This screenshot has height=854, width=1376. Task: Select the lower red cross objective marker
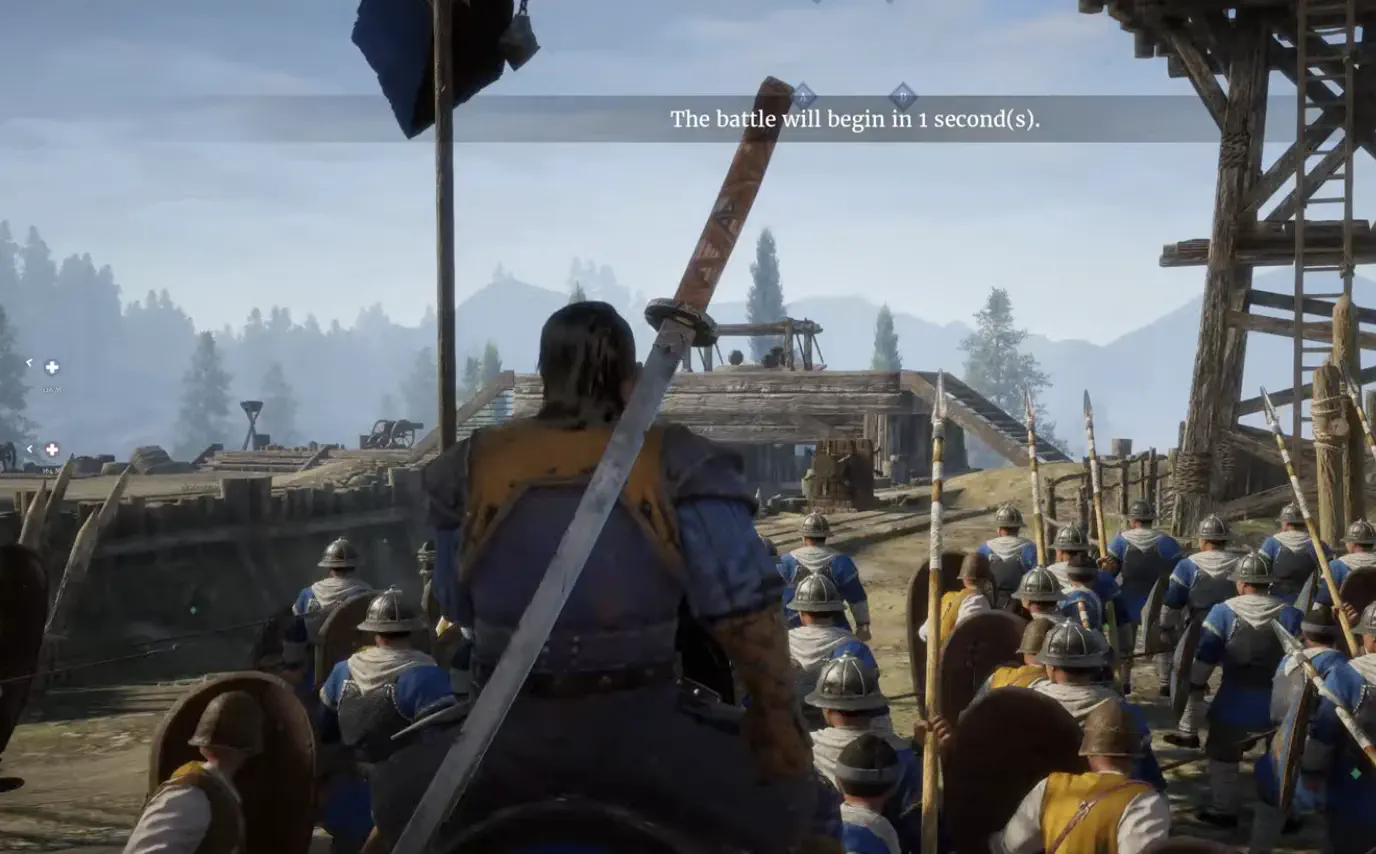[51, 449]
